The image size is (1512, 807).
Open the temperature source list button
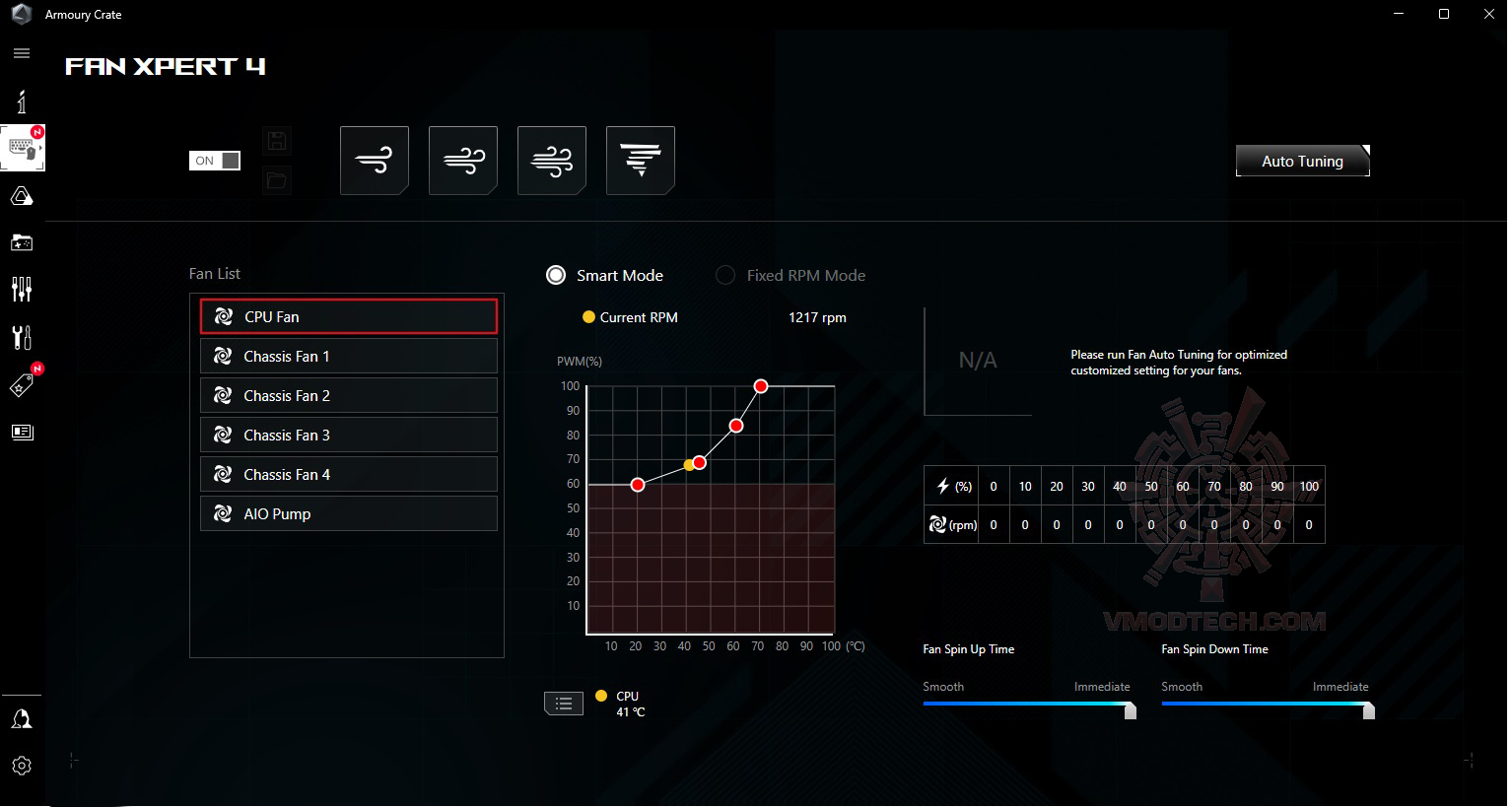[x=564, y=703]
